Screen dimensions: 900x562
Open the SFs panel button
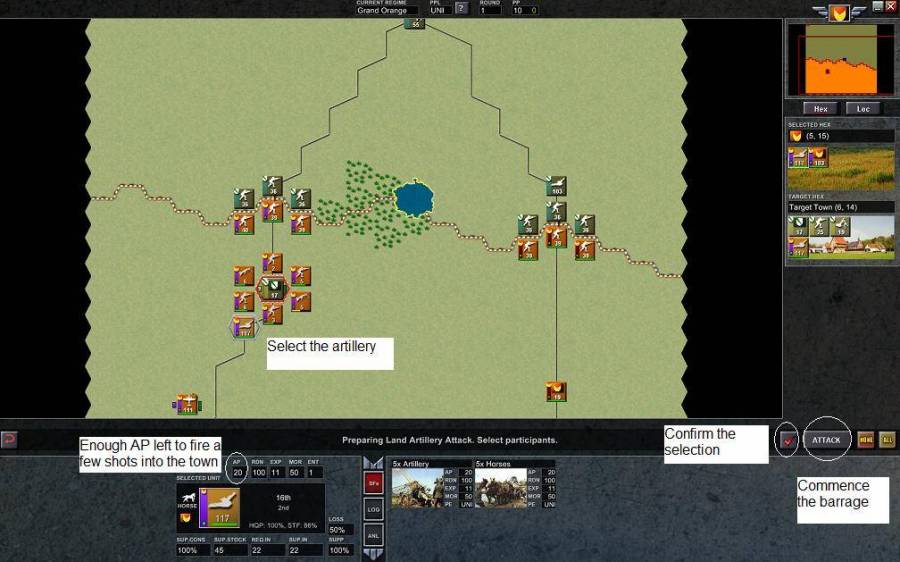pyautogui.click(x=373, y=482)
